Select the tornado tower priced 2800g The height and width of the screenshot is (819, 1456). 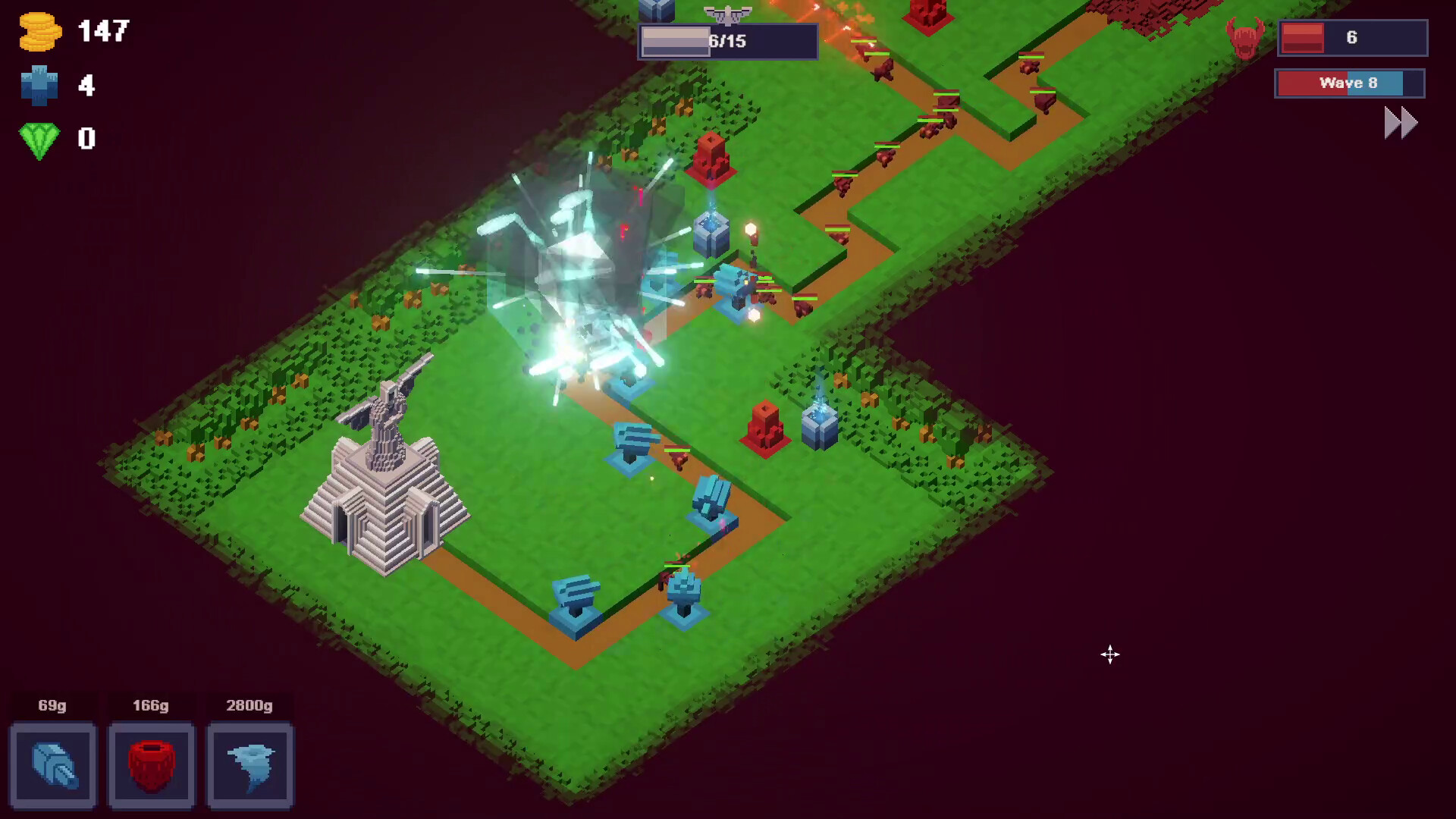pyautogui.click(x=249, y=766)
